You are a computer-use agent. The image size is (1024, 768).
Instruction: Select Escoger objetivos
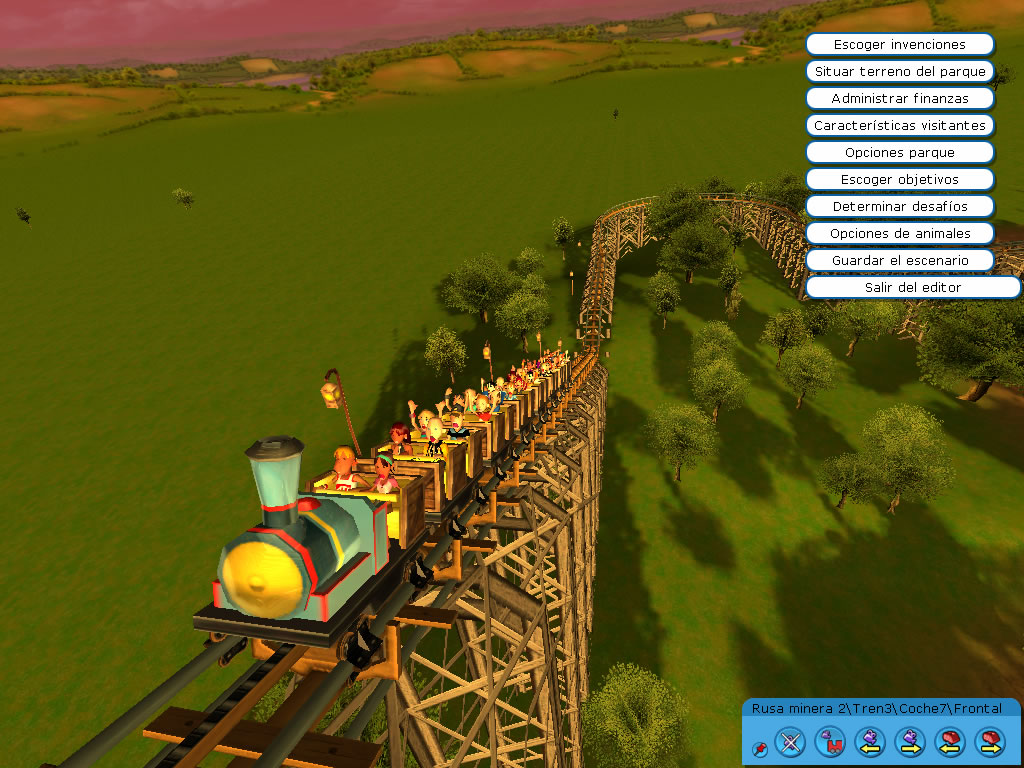point(899,179)
